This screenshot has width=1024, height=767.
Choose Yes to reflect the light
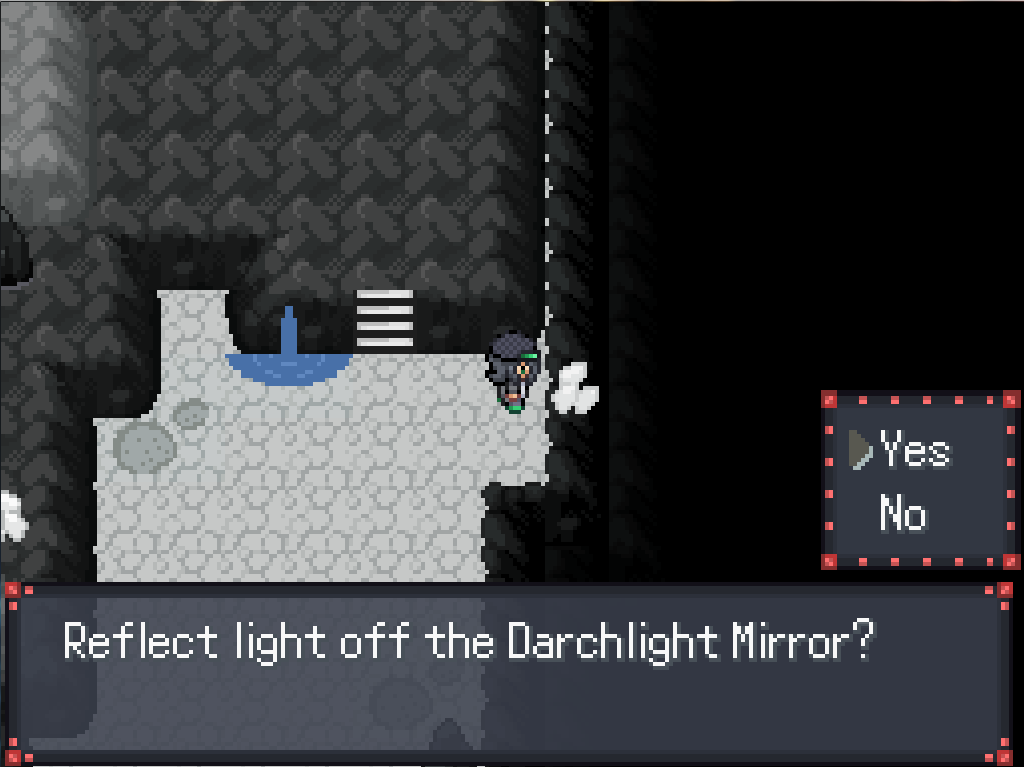pos(915,452)
